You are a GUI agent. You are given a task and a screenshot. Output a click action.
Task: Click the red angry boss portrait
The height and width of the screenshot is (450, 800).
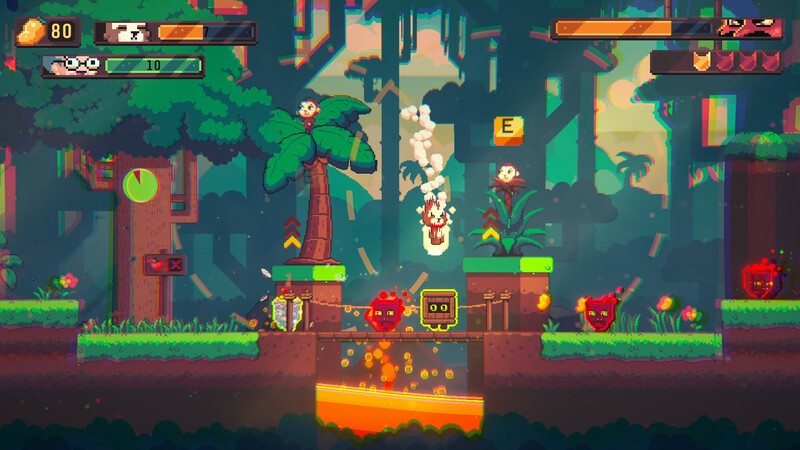pos(747,29)
